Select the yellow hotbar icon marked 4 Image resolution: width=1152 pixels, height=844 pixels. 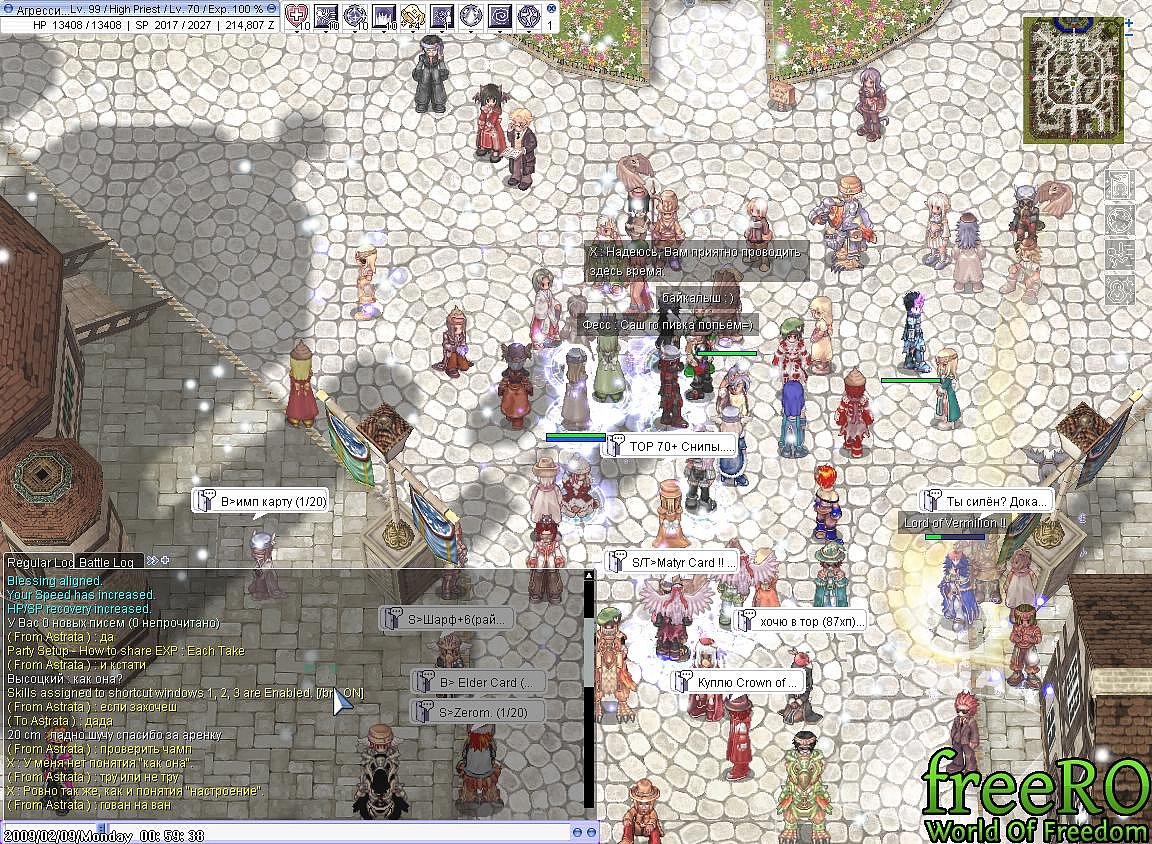412,15
